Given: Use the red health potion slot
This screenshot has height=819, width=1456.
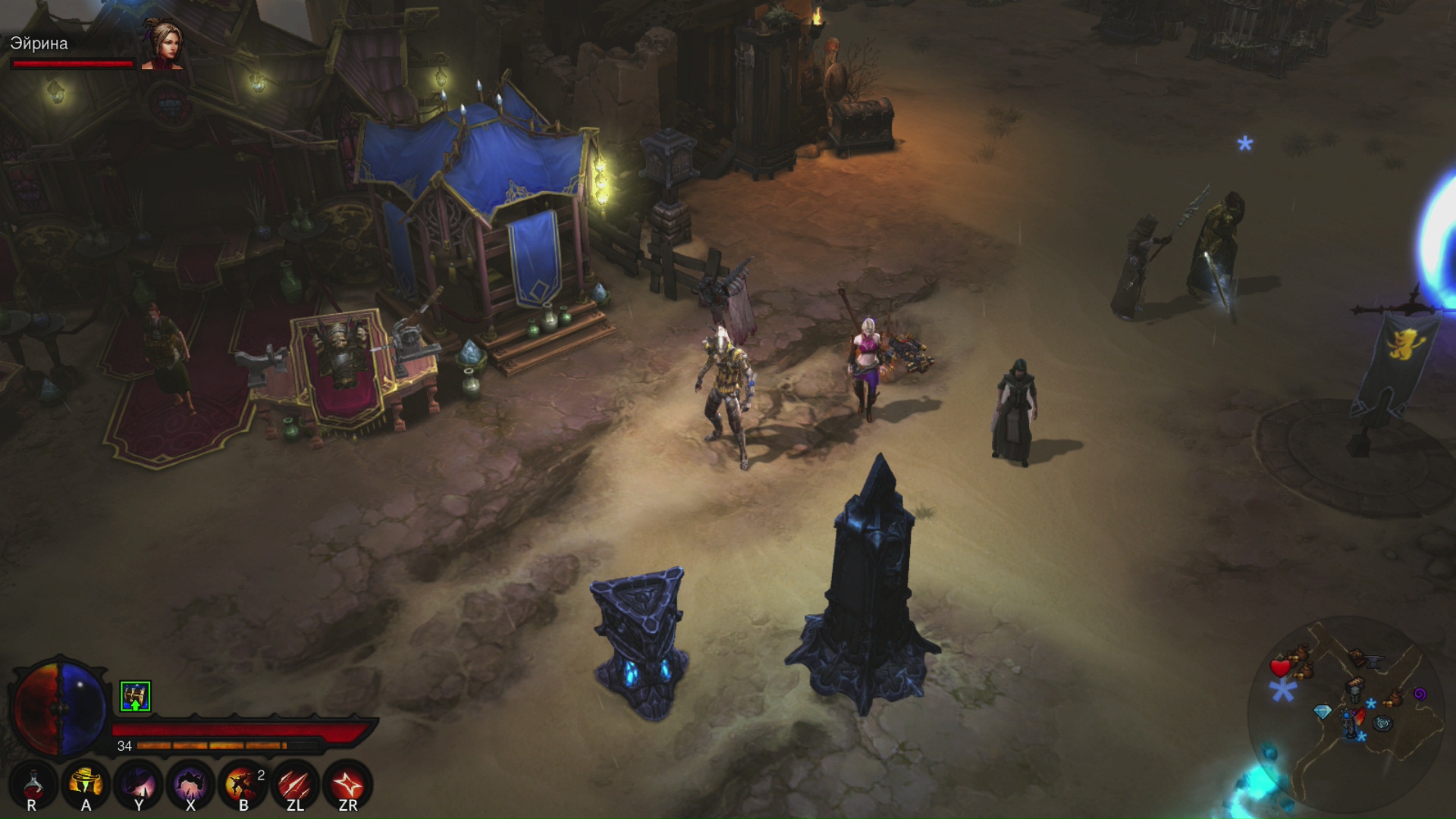Looking at the screenshot, I should pos(33,784).
